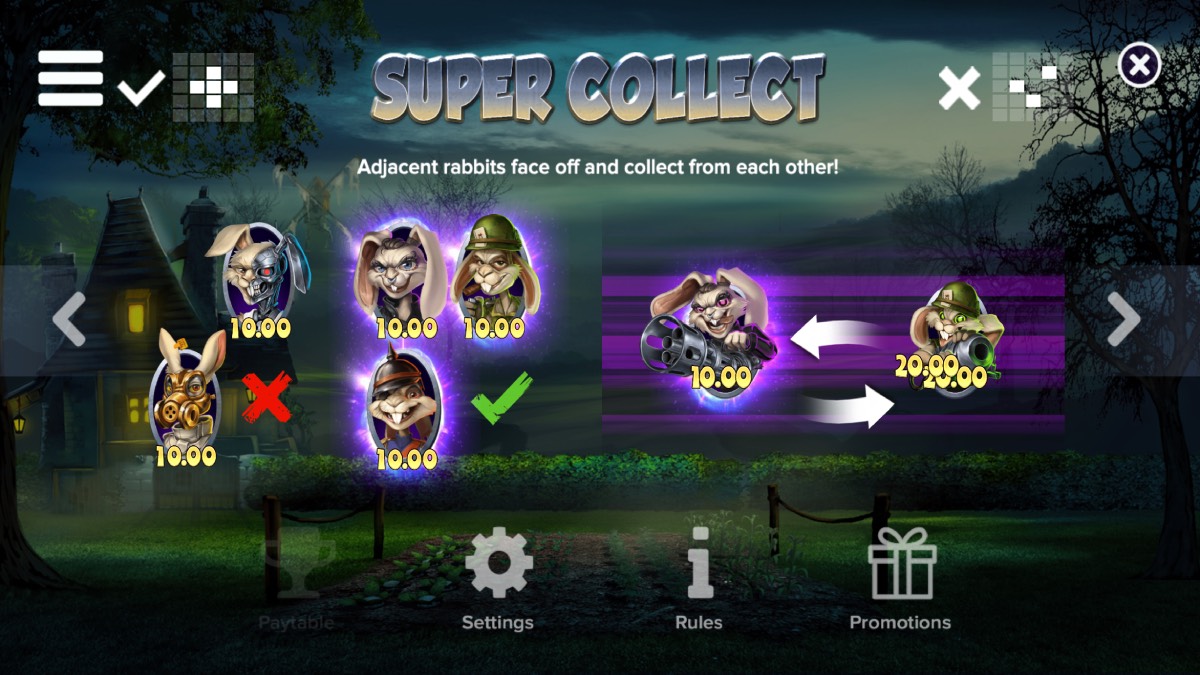The height and width of the screenshot is (675, 1200).
Task: Go to the previous info page
Action: point(69,320)
